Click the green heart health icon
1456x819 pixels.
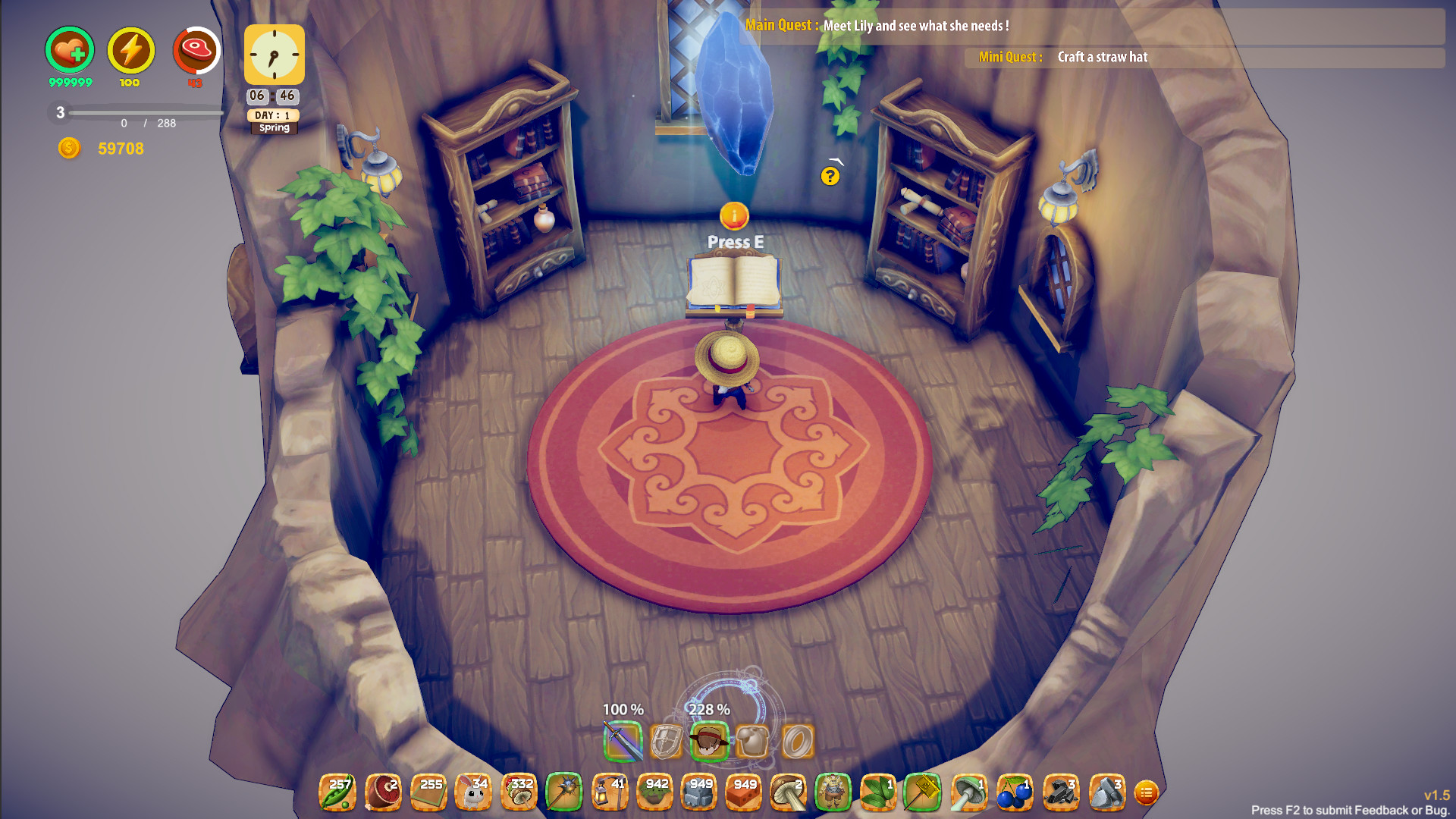point(69,51)
